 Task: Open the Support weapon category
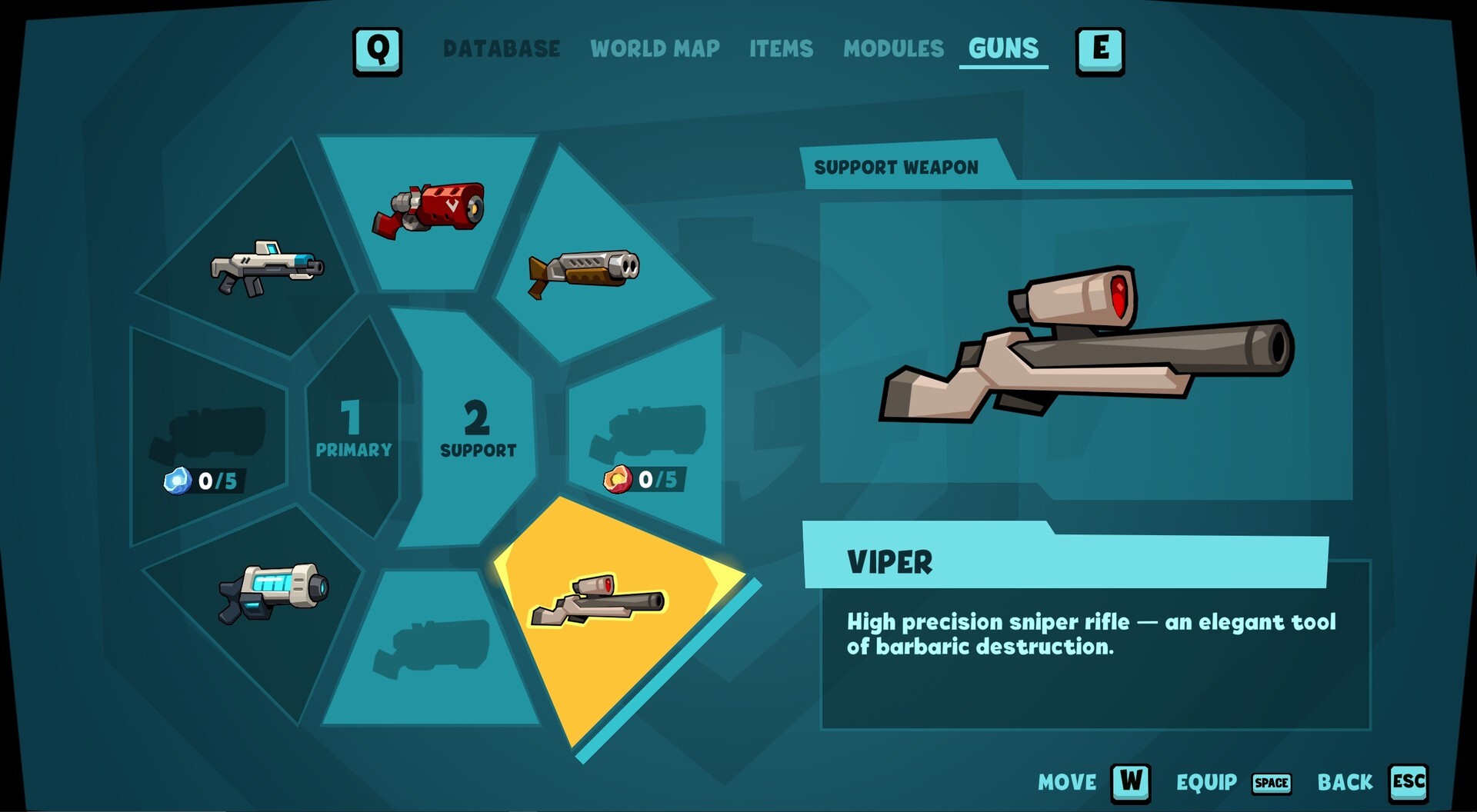pyautogui.click(x=478, y=431)
